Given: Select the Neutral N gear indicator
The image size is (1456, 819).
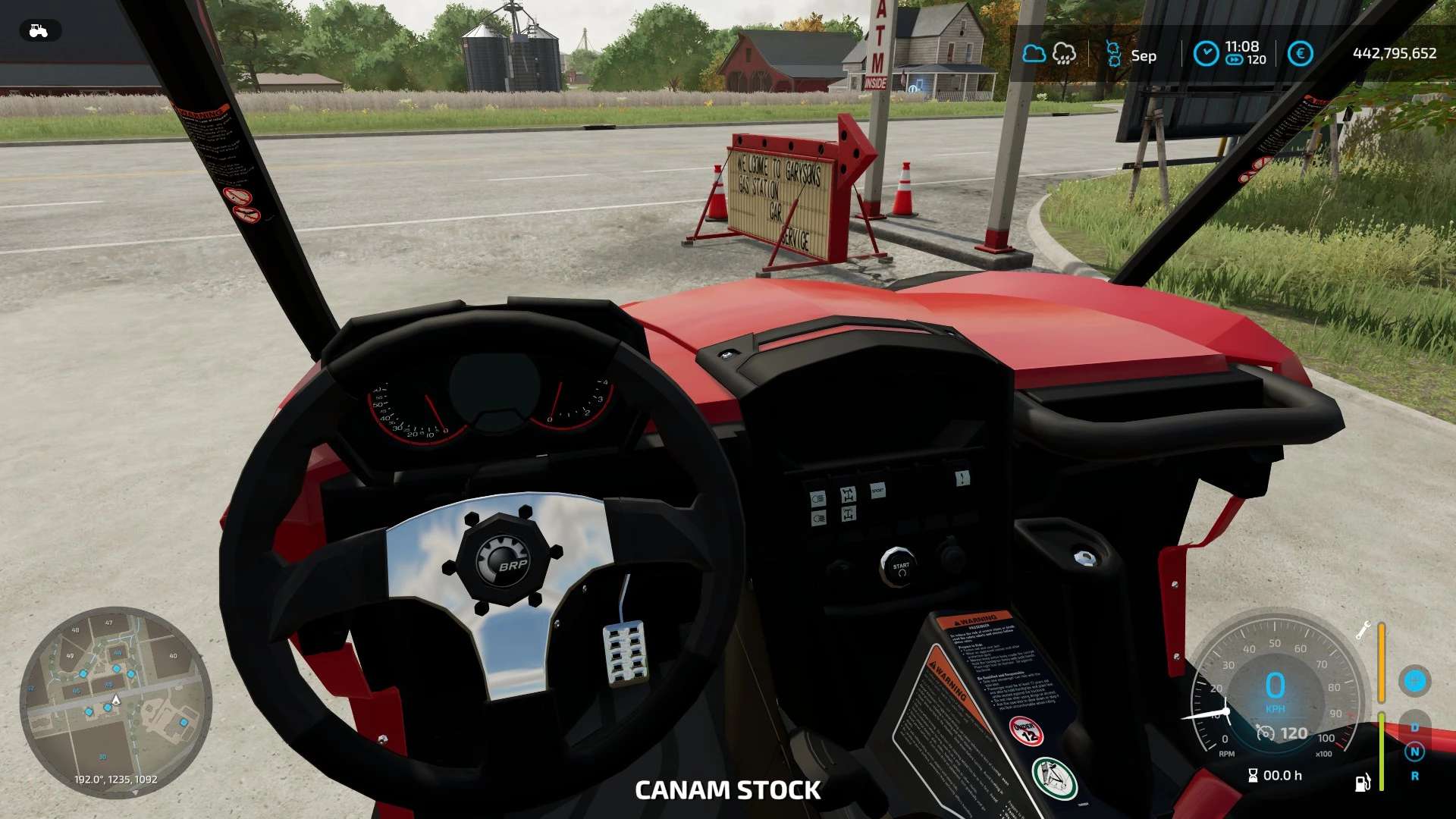Looking at the screenshot, I should [1414, 752].
